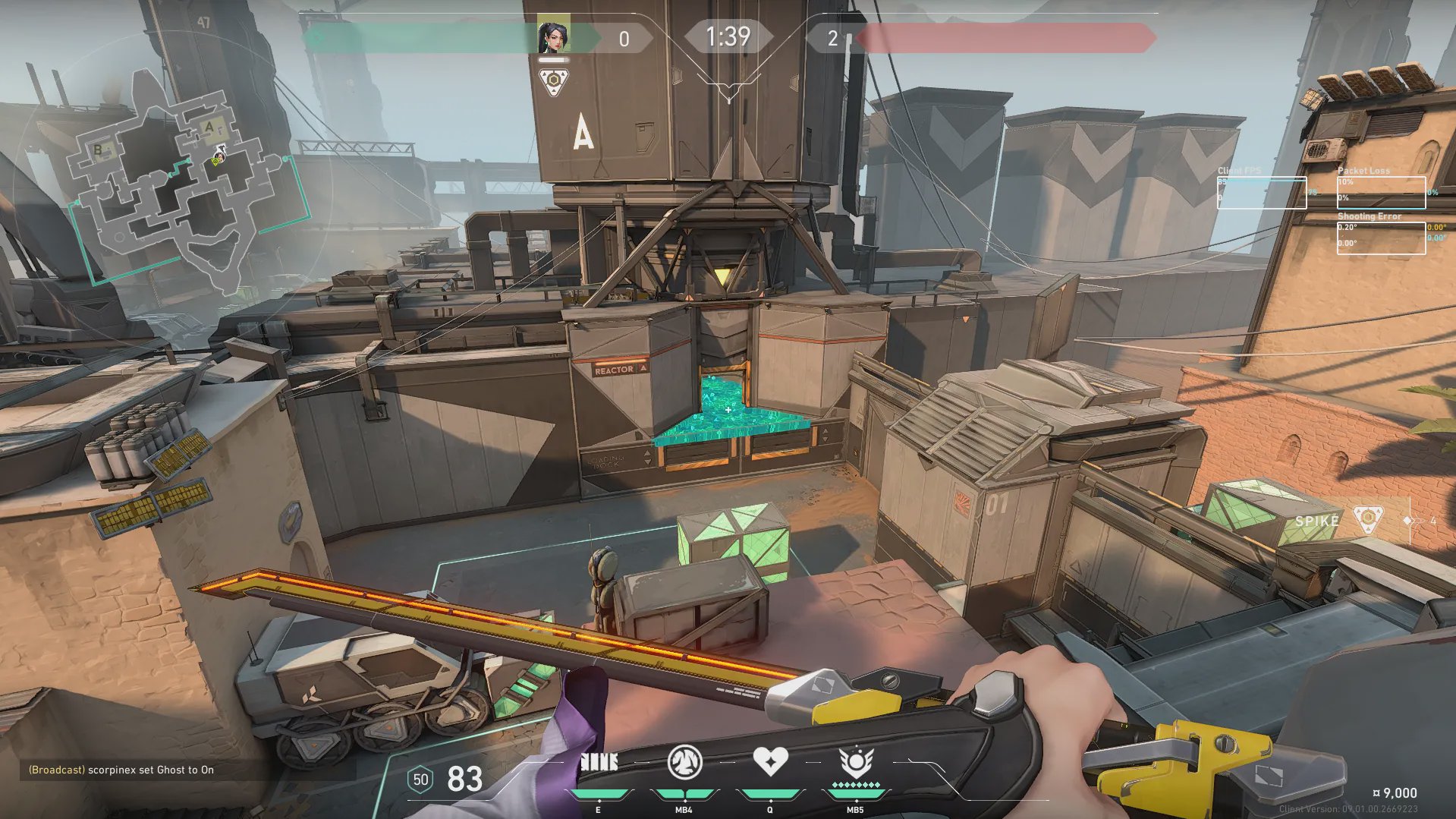
Task: Select the Sage agent portrait
Action: click(x=553, y=36)
